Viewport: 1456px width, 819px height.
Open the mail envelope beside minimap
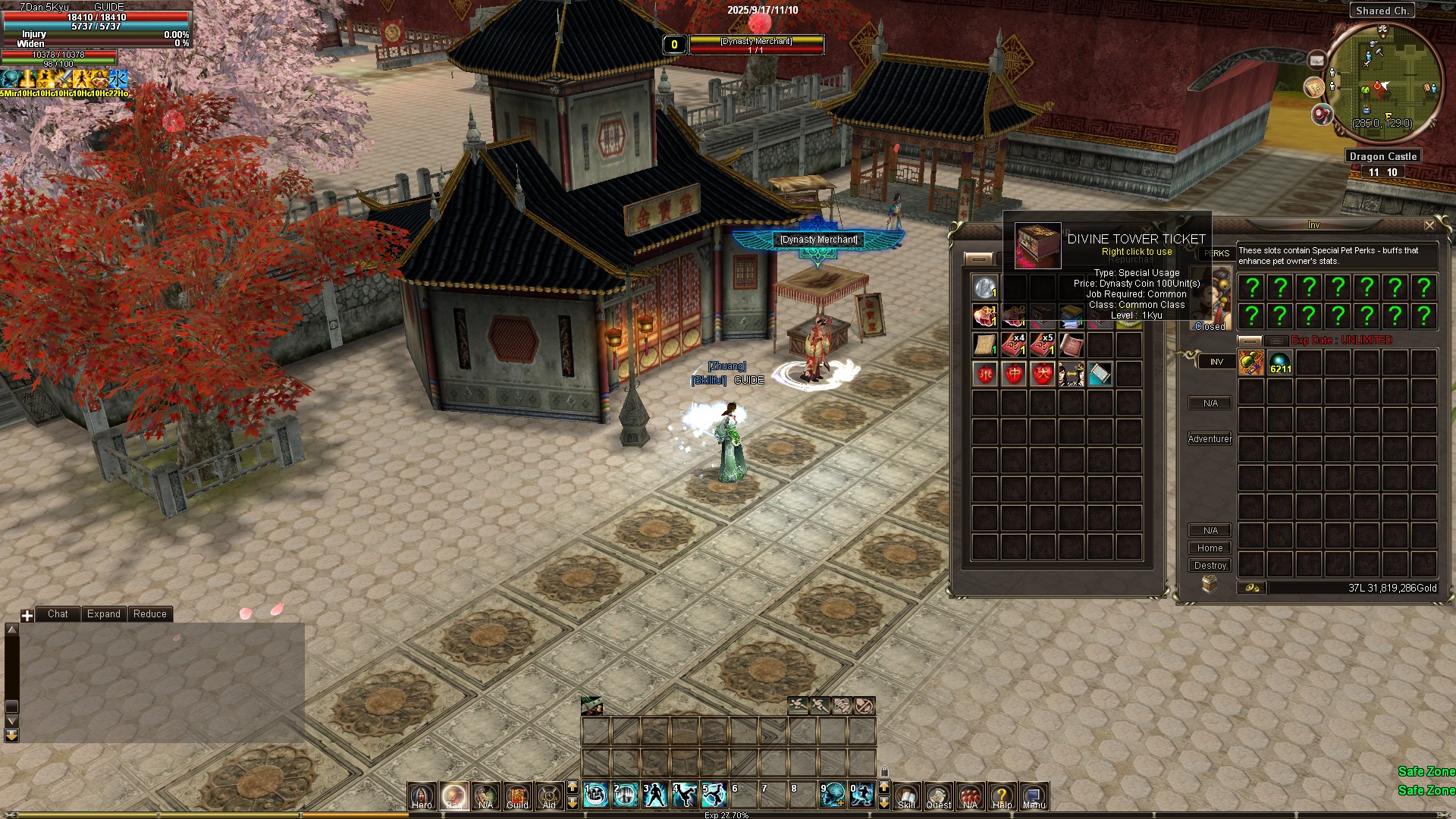1317,60
